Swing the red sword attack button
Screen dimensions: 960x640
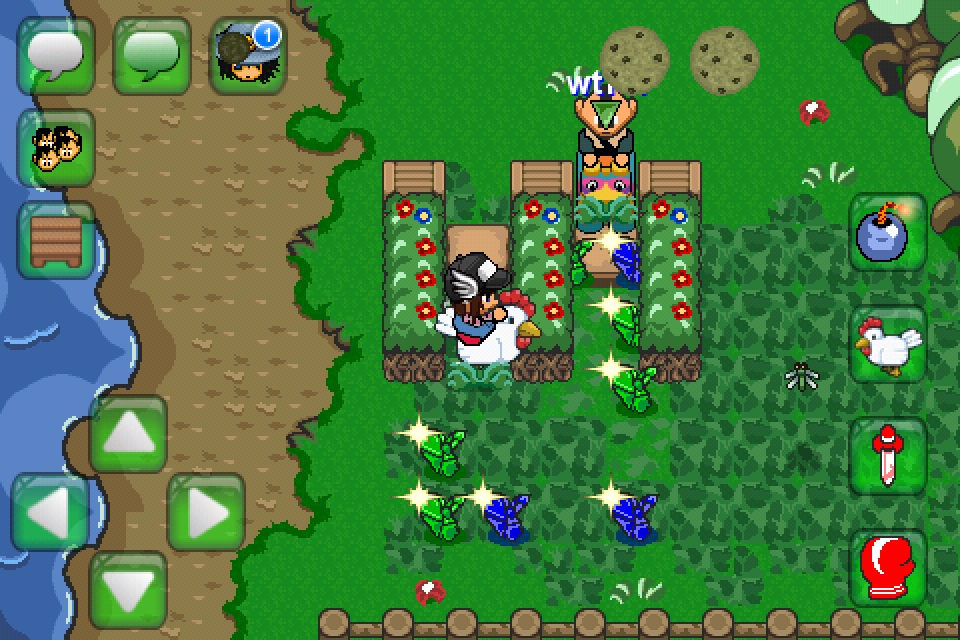click(888, 457)
